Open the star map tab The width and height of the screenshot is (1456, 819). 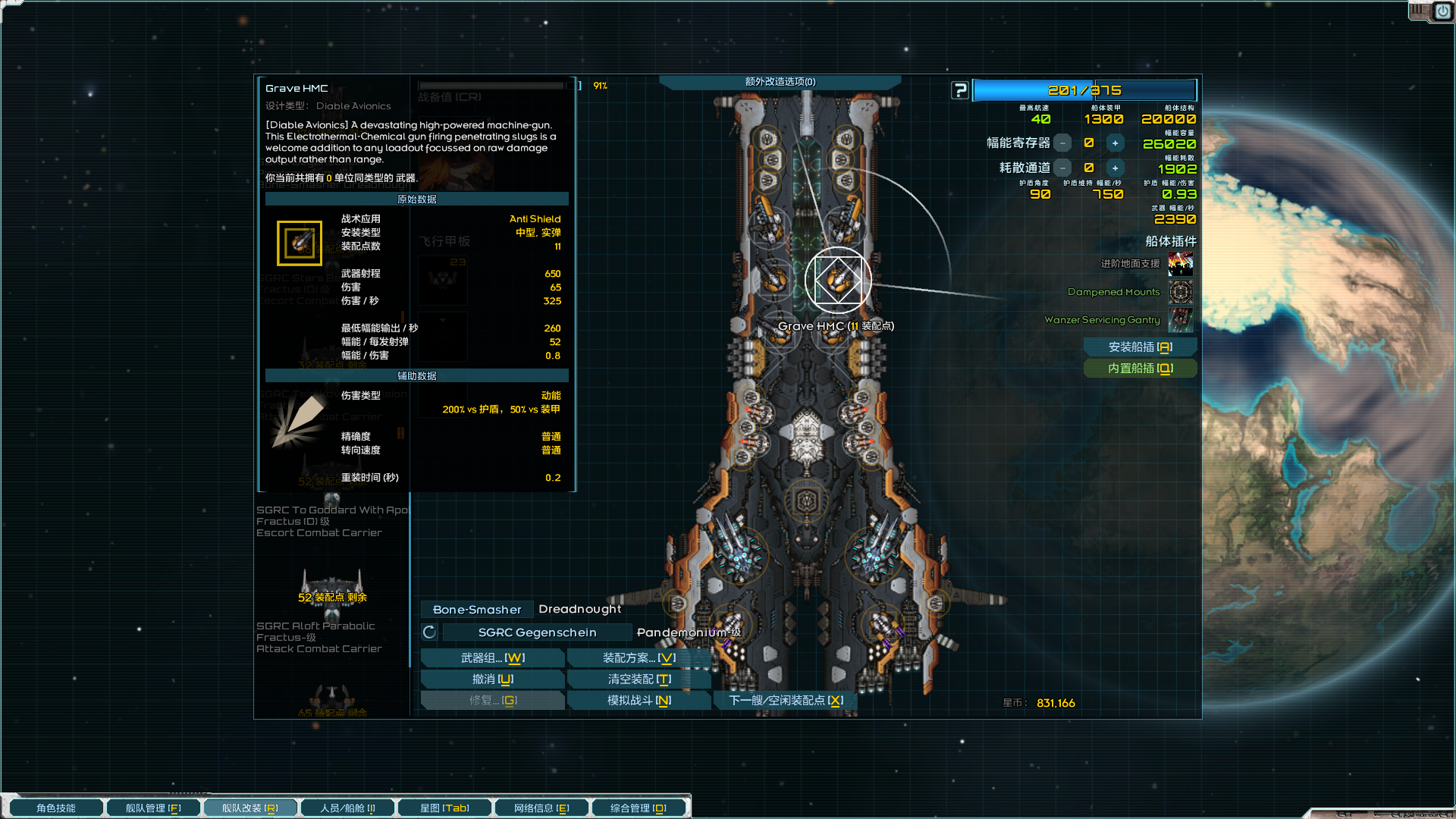[x=444, y=808]
